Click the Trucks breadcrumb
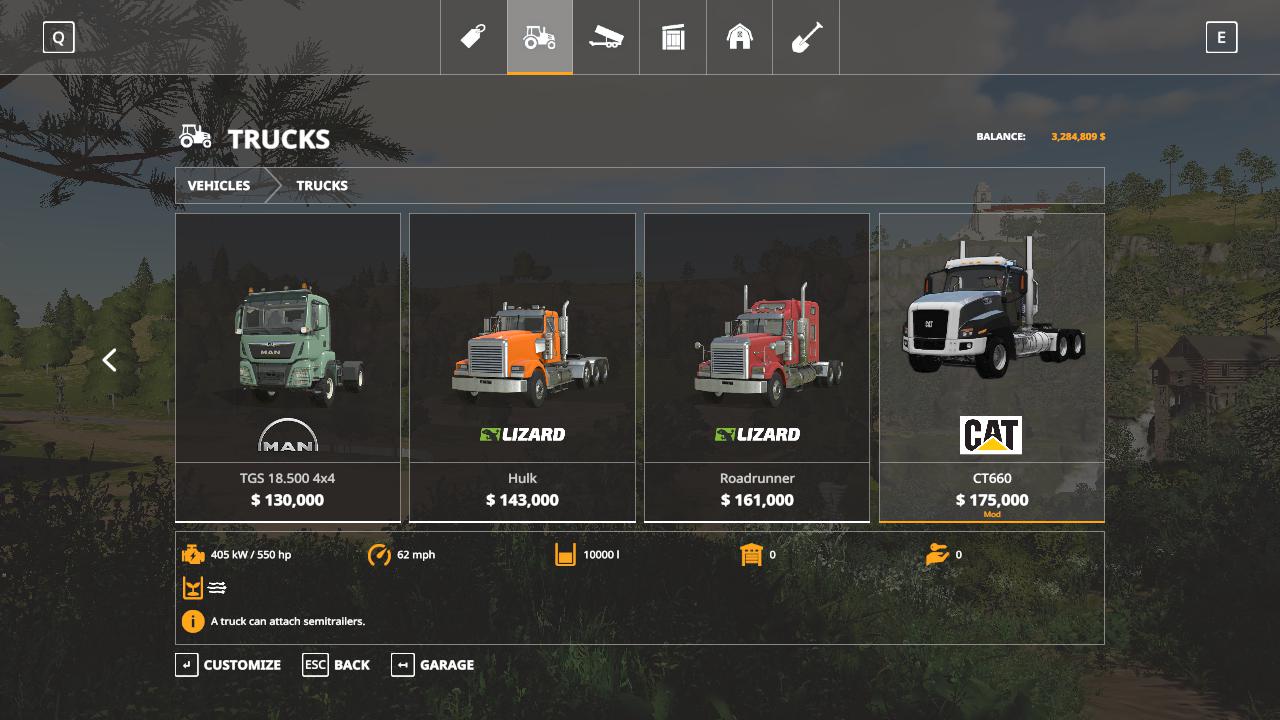1280x720 pixels. 322,185
